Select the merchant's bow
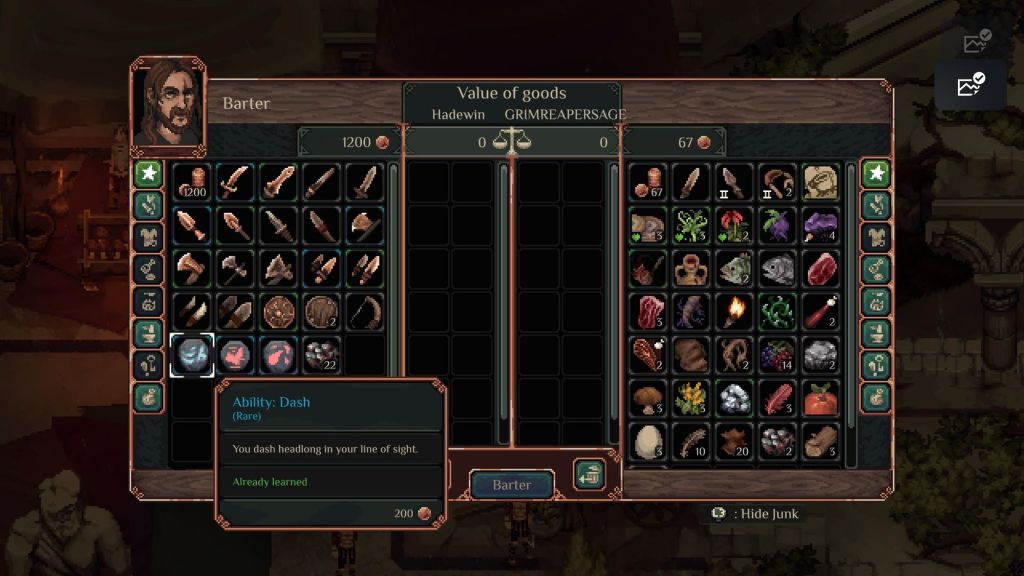 pos(364,312)
